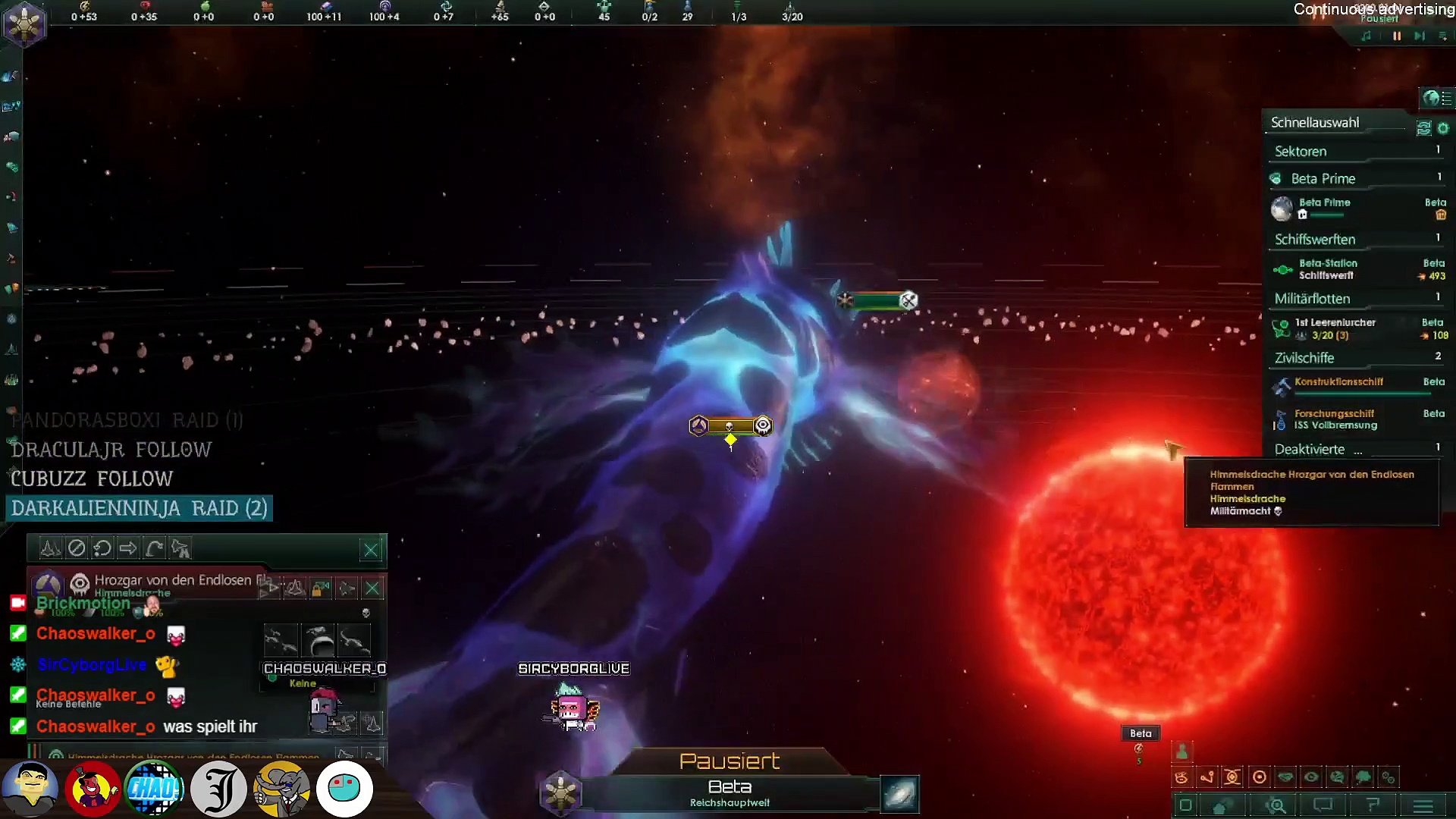Select the Hrozgar fleet marker on the map

click(730, 426)
